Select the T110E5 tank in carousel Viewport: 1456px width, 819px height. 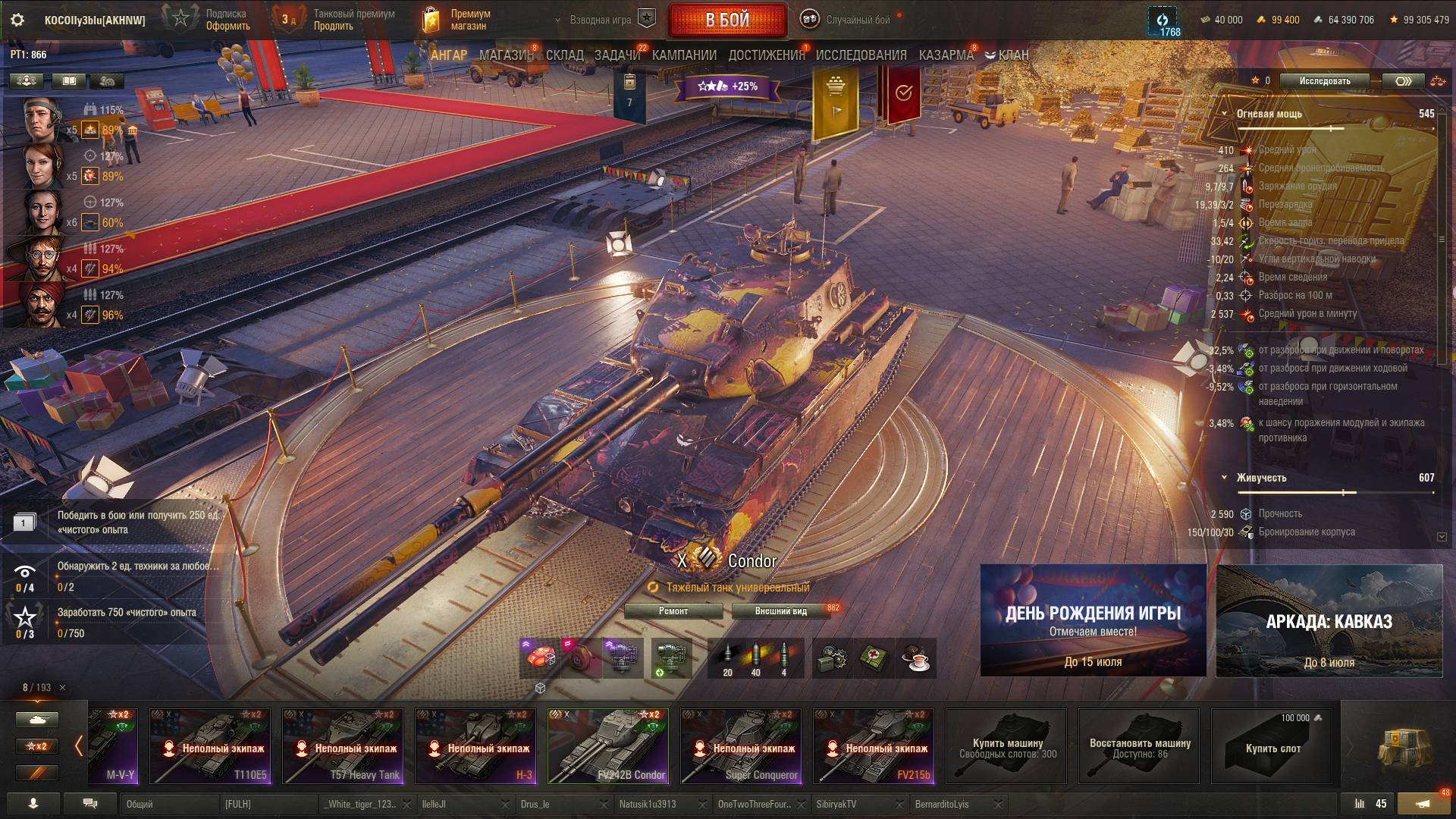[x=210, y=746]
